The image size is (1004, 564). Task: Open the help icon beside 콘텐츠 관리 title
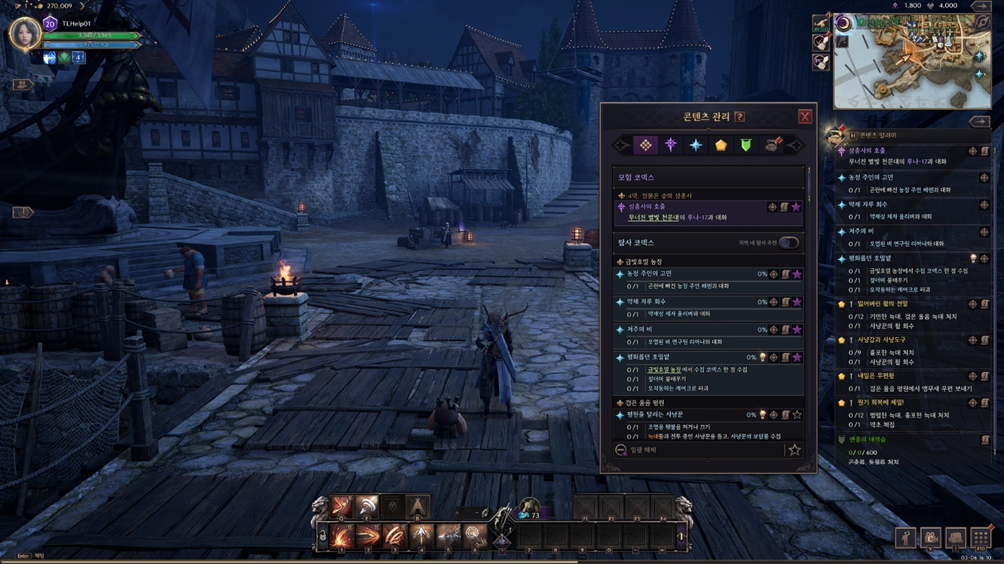click(x=740, y=117)
